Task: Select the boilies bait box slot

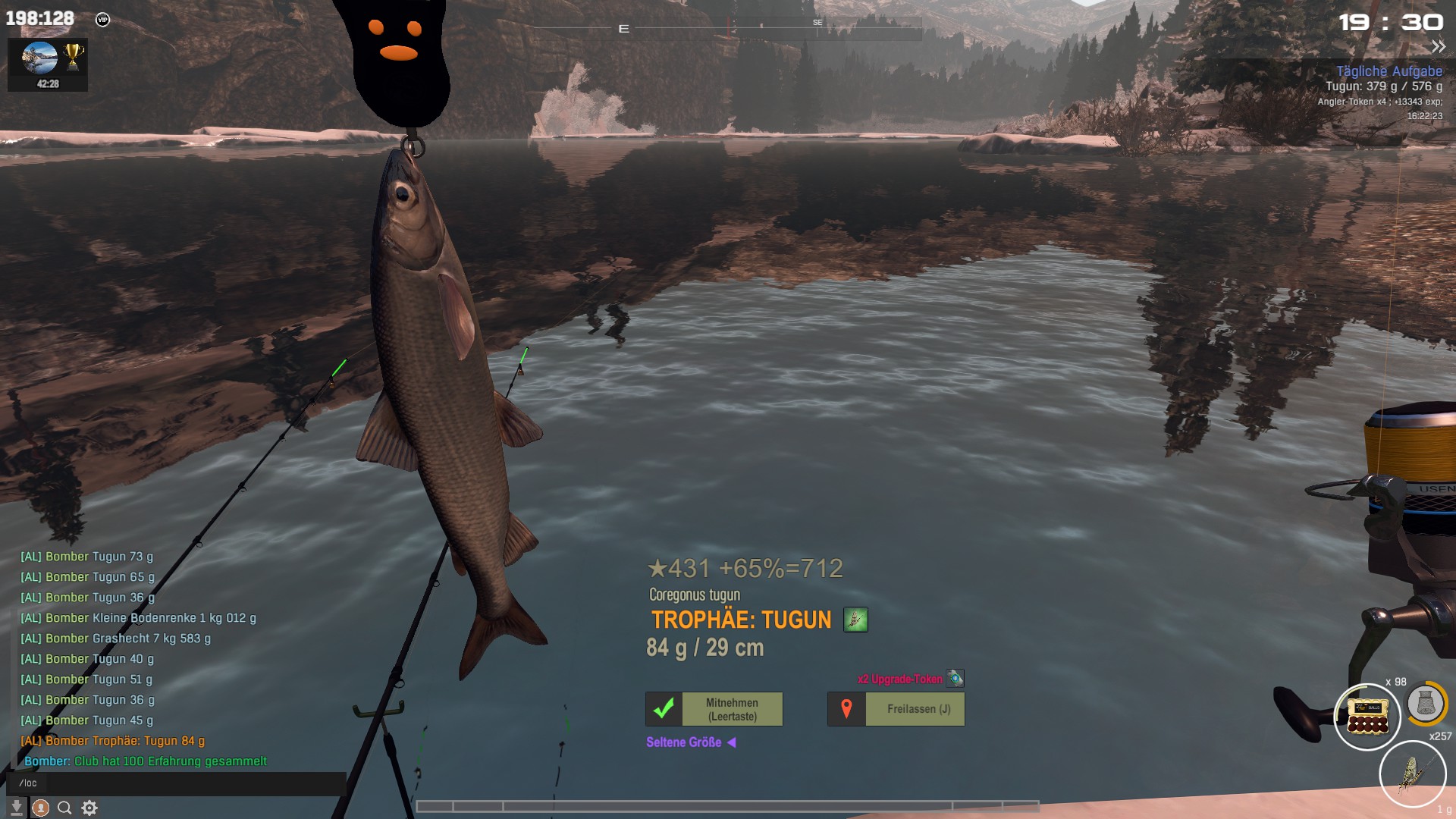Action: point(1367,716)
